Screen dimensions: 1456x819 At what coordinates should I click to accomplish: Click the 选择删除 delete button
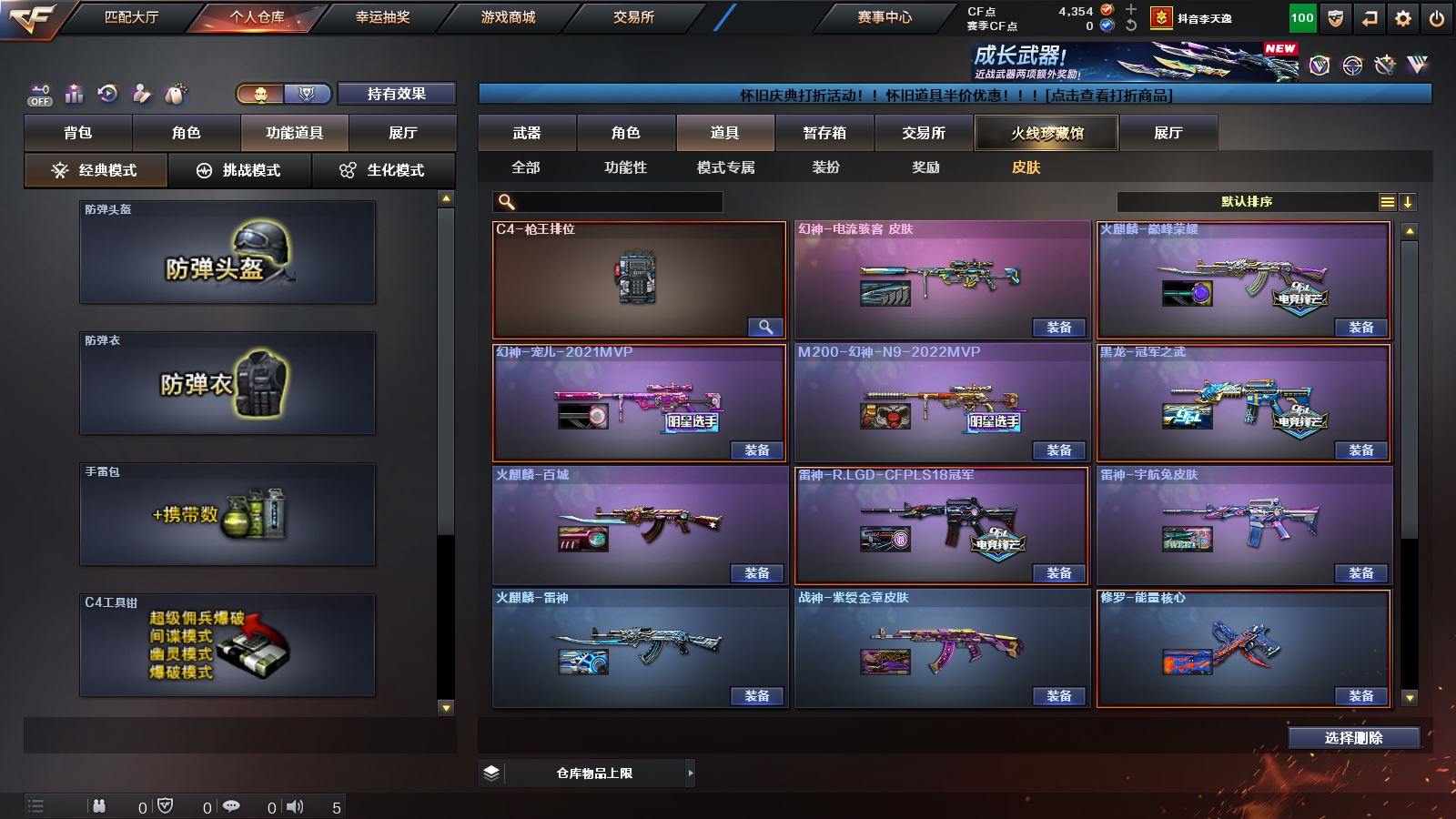click(1353, 738)
